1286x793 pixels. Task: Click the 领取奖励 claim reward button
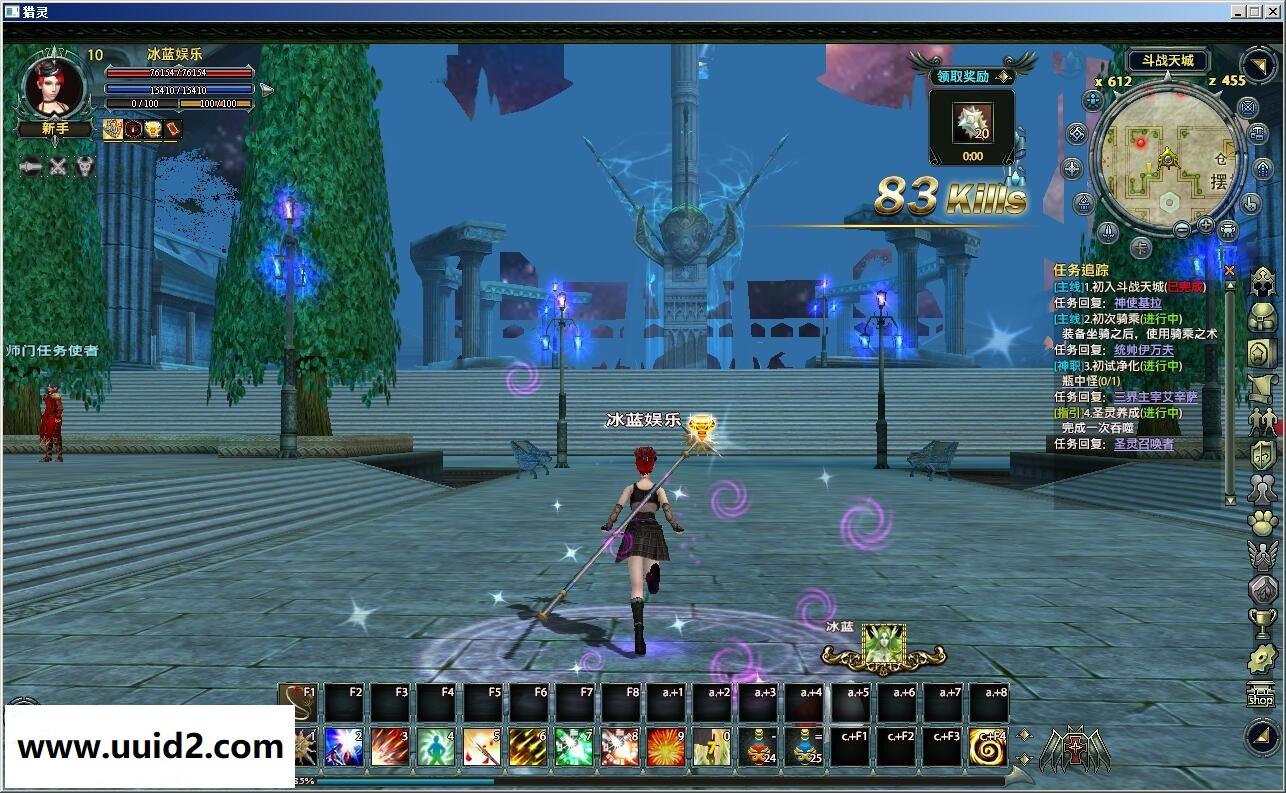click(963, 76)
